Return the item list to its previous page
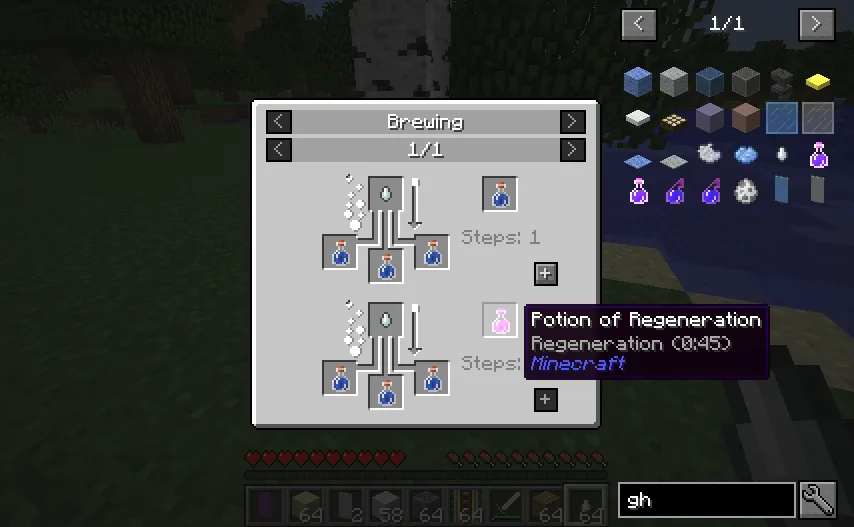The width and height of the screenshot is (854, 527). 639,24
